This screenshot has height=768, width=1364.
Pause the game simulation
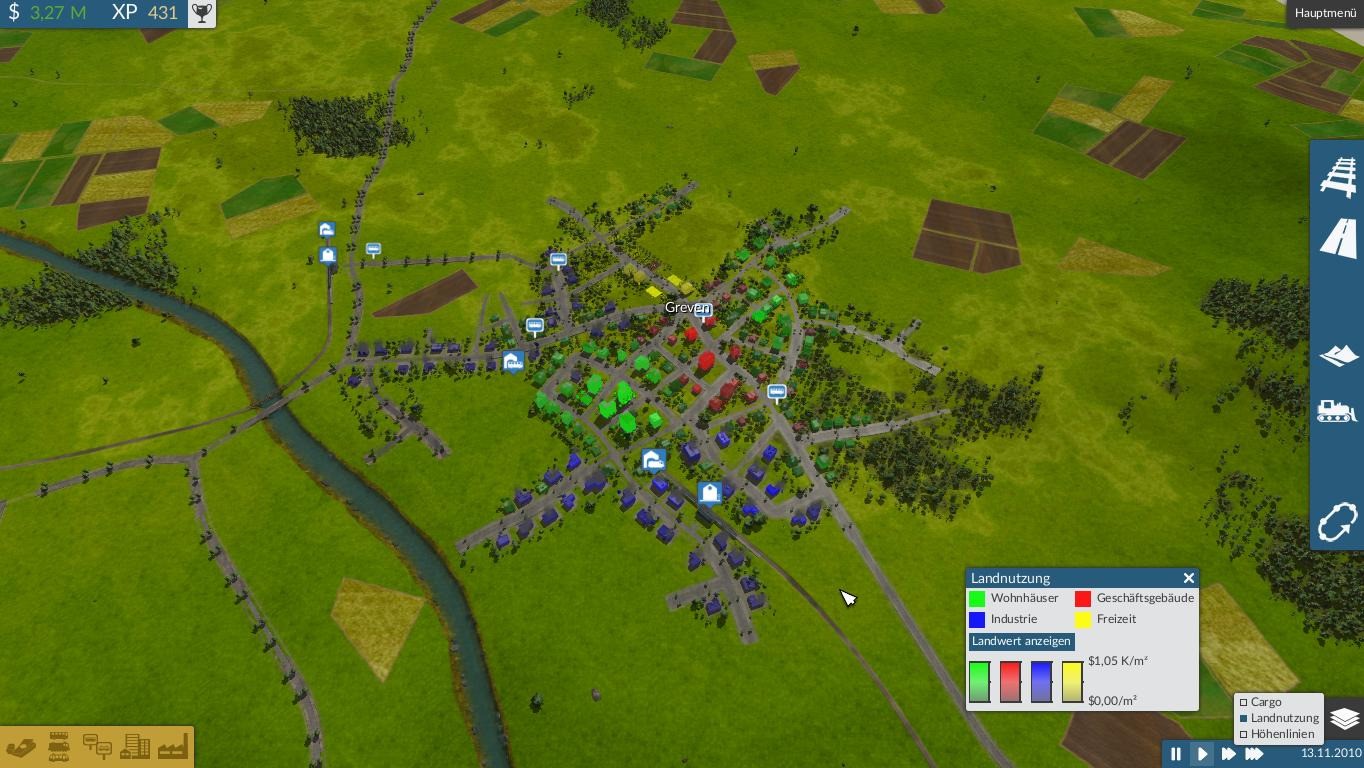pyautogui.click(x=1176, y=754)
